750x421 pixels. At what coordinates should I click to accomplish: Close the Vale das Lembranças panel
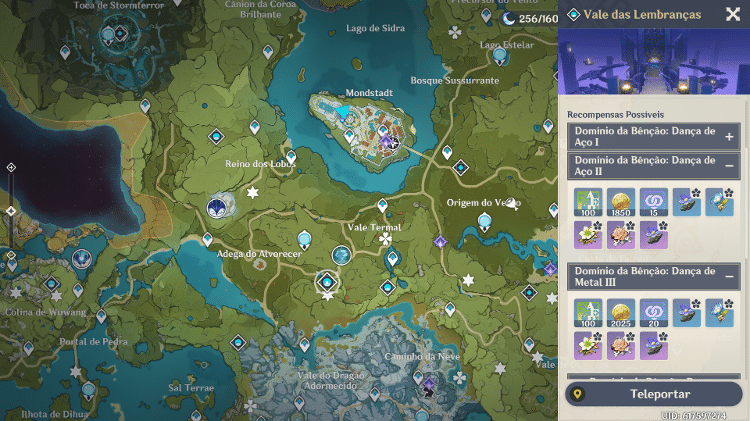pyautogui.click(x=733, y=14)
